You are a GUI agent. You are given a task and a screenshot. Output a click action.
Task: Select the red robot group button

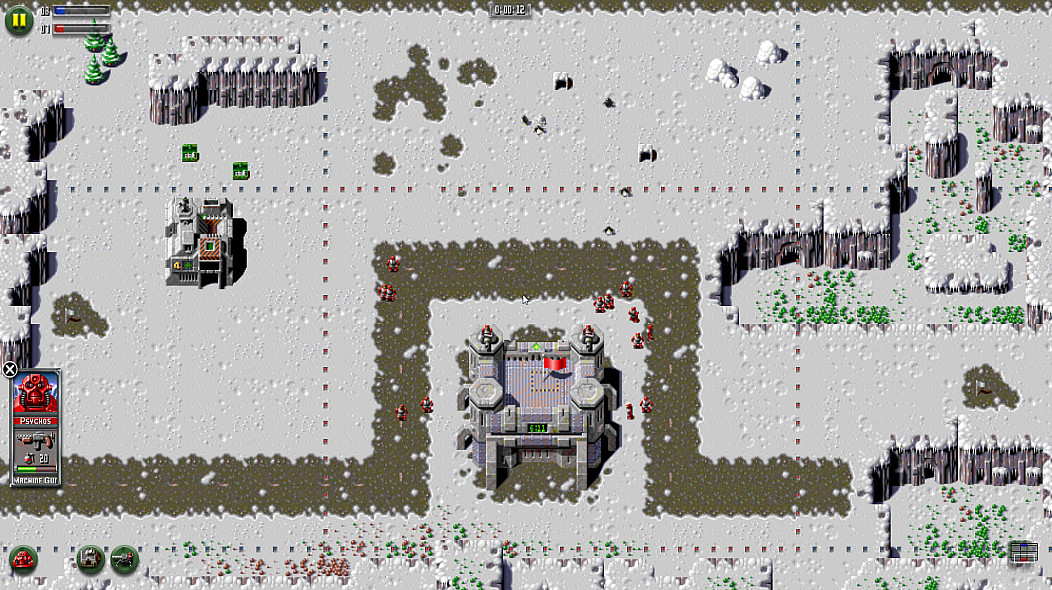tap(23, 560)
